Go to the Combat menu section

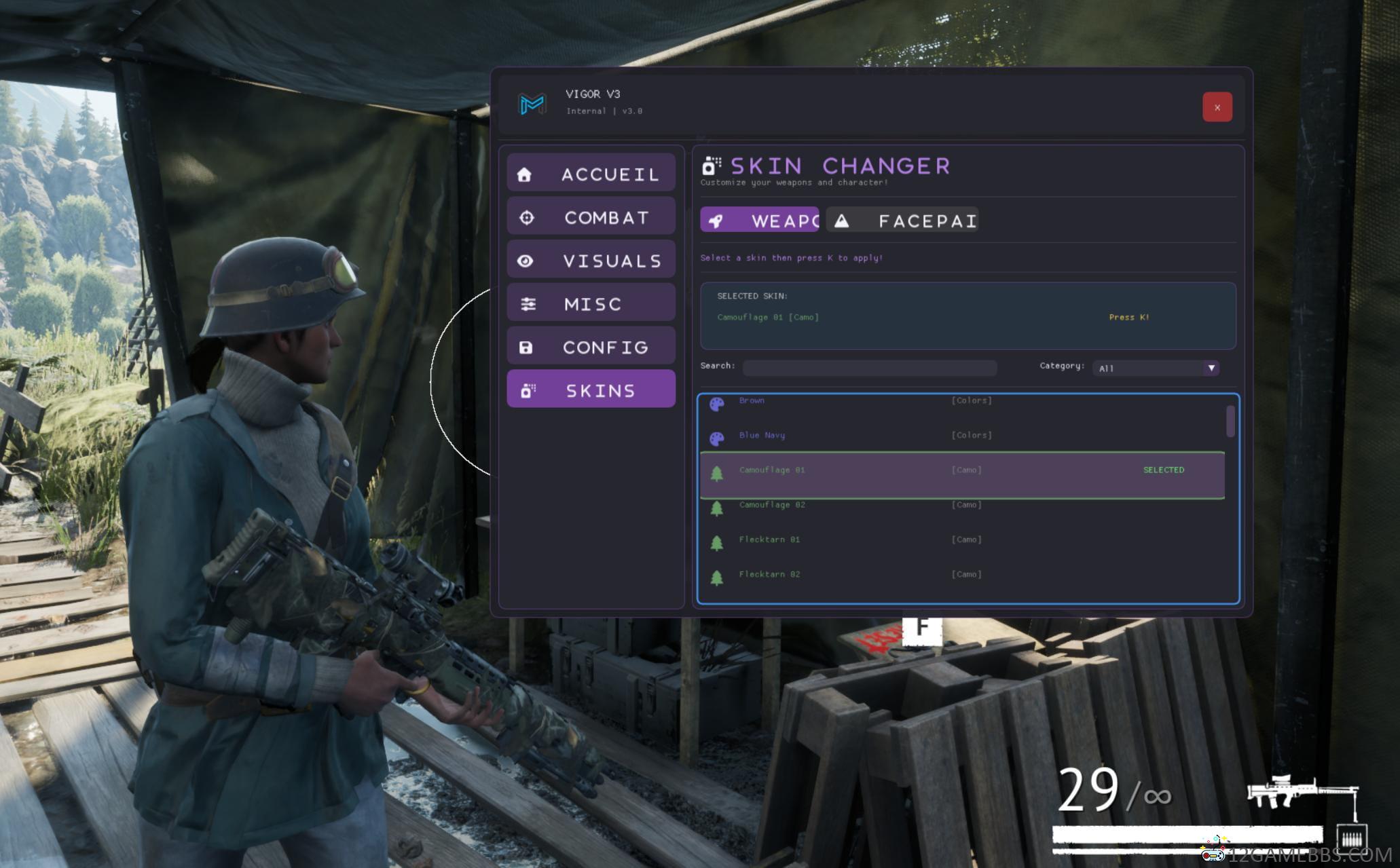click(591, 217)
